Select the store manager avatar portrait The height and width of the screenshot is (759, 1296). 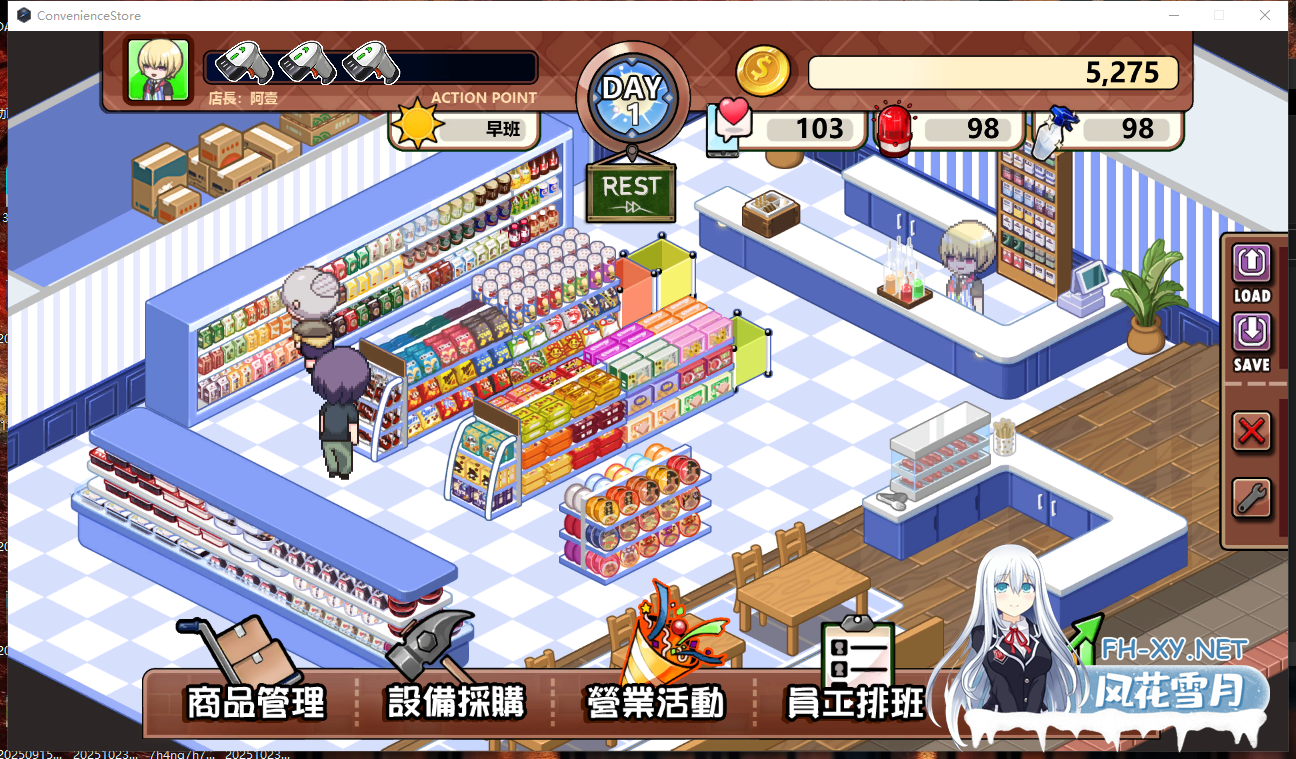pyautogui.click(x=156, y=70)
